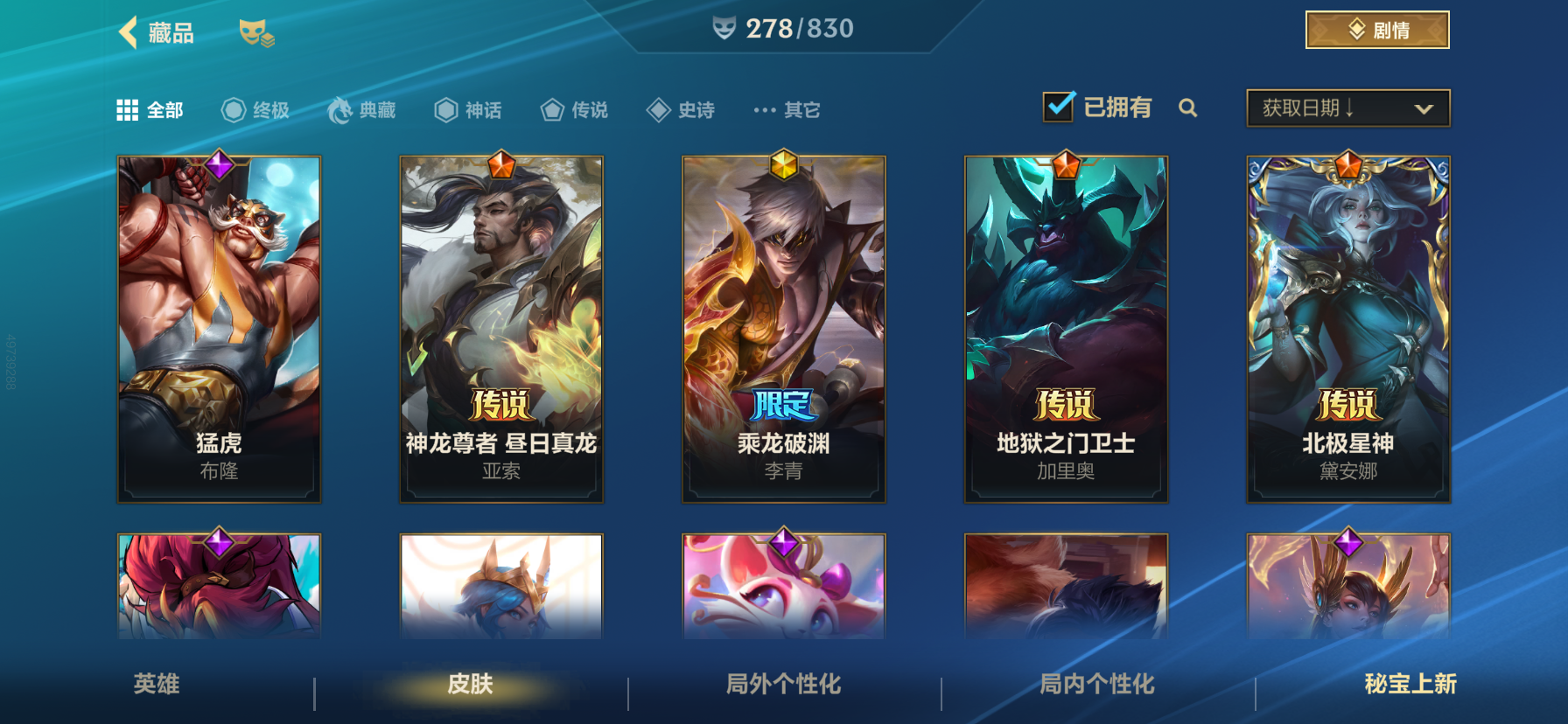Select the 终极 rarity filter icon
This screenshot has height=724, width=1568.
[232, 109]
